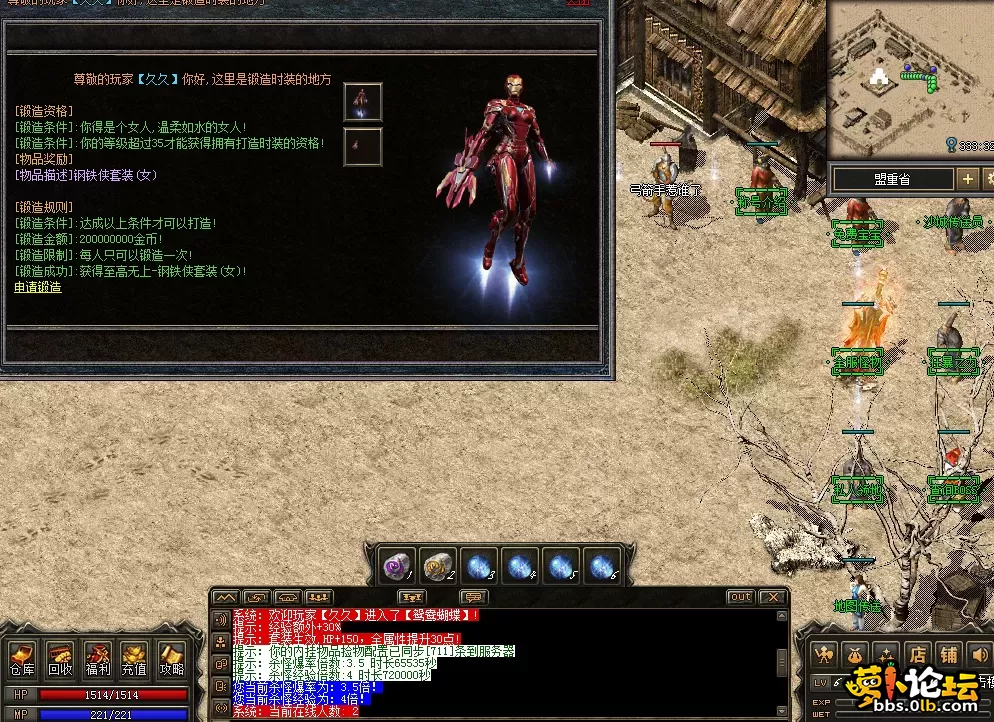The width and height of the screenshot is (994, 722).
Task: Open the 充值 recharge menu
Action: tap(134, 658)
